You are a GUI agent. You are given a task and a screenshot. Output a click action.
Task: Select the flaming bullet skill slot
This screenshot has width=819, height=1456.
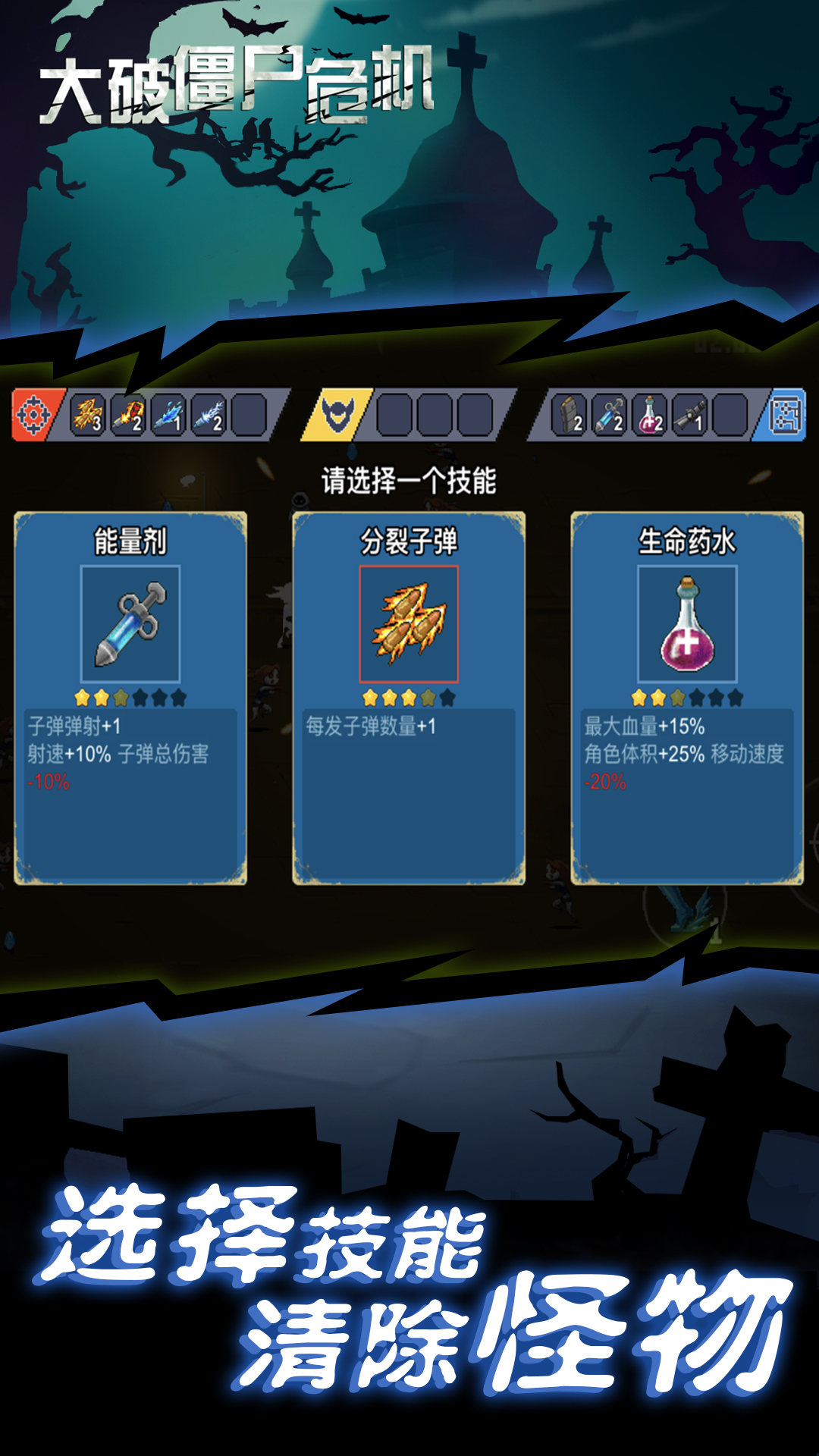128,415
